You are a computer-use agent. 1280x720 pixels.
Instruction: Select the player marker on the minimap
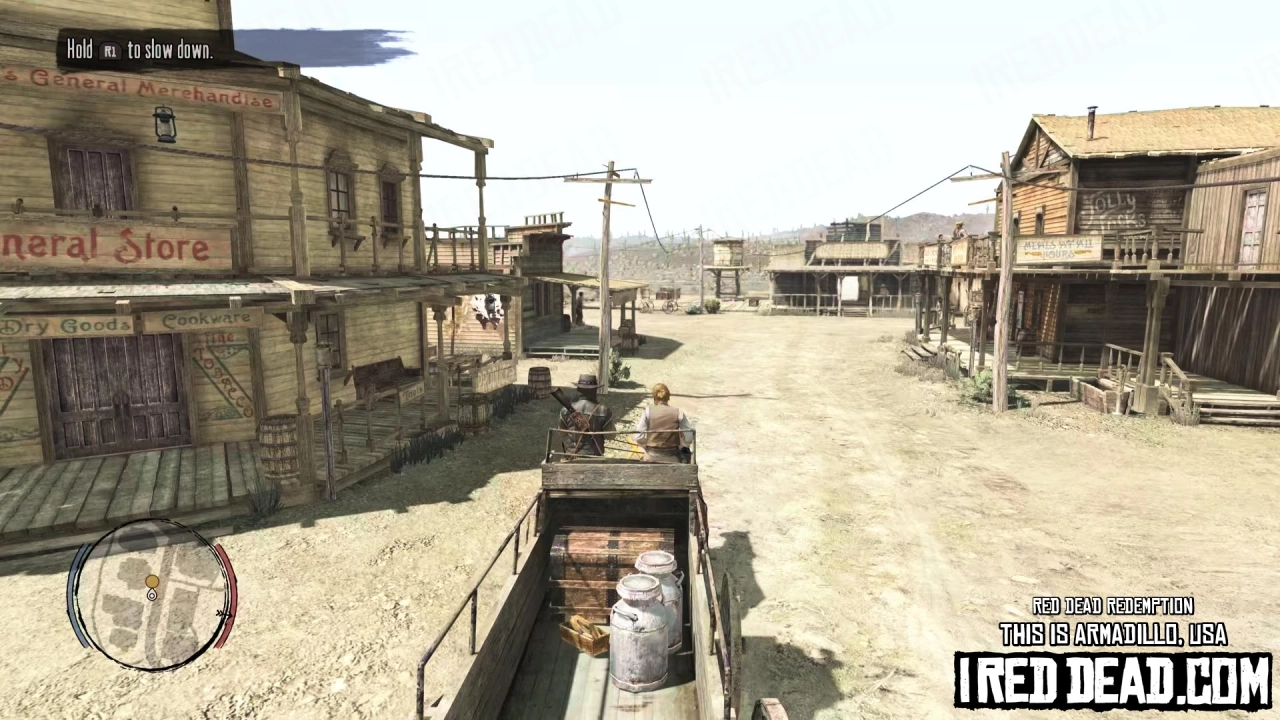click(x=152, y=595)
